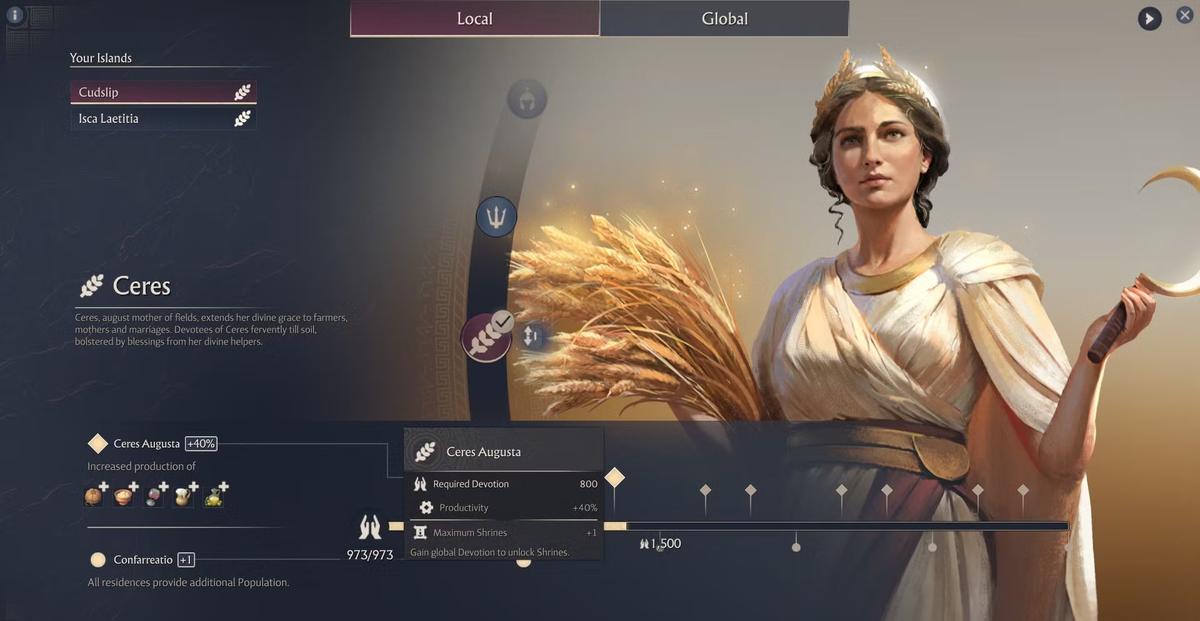
Task: Click the info icon in top corner
Action: (15, 15)
